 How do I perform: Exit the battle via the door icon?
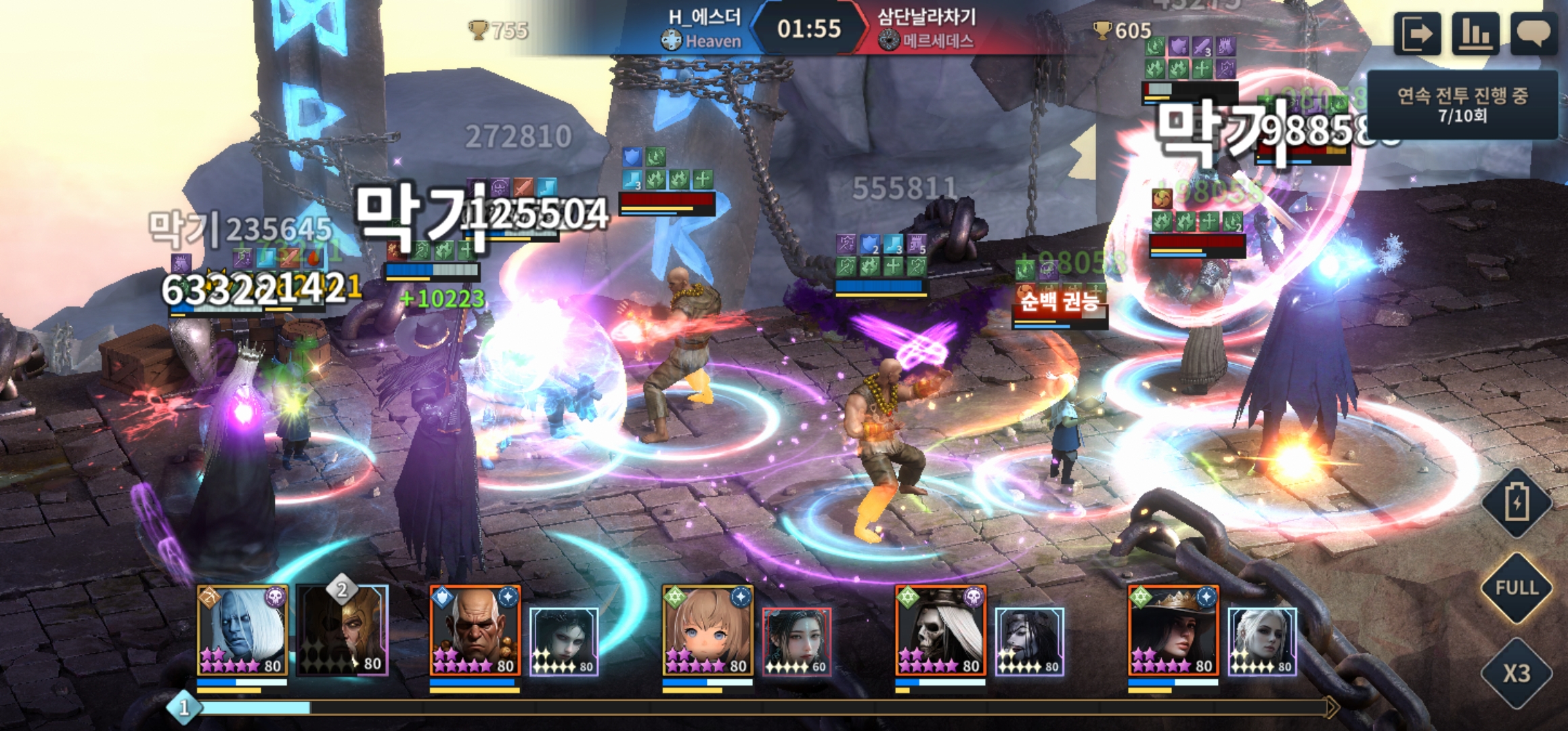[1416, 33]
